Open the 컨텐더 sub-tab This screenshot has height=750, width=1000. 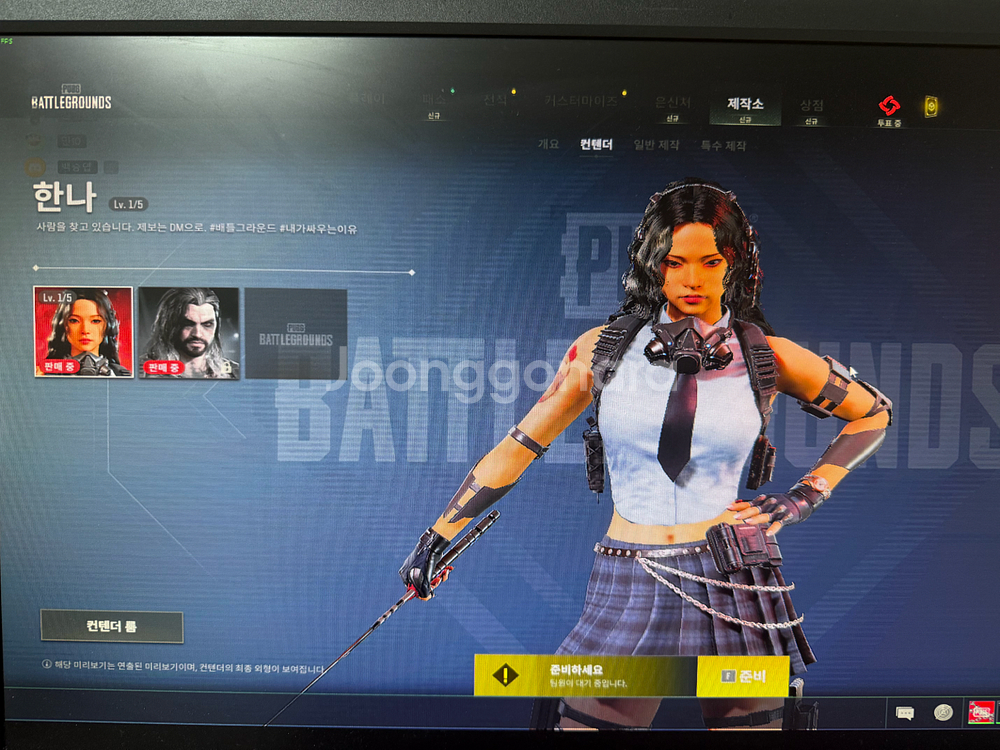tap(596, 145)
